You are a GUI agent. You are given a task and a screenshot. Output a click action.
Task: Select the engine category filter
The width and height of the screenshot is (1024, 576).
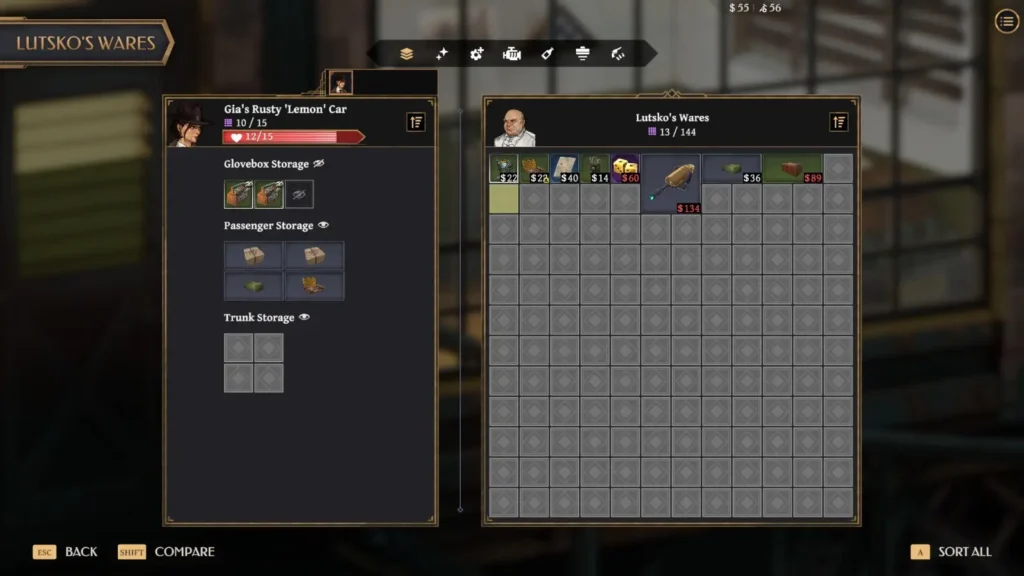(x=512, y=54)
